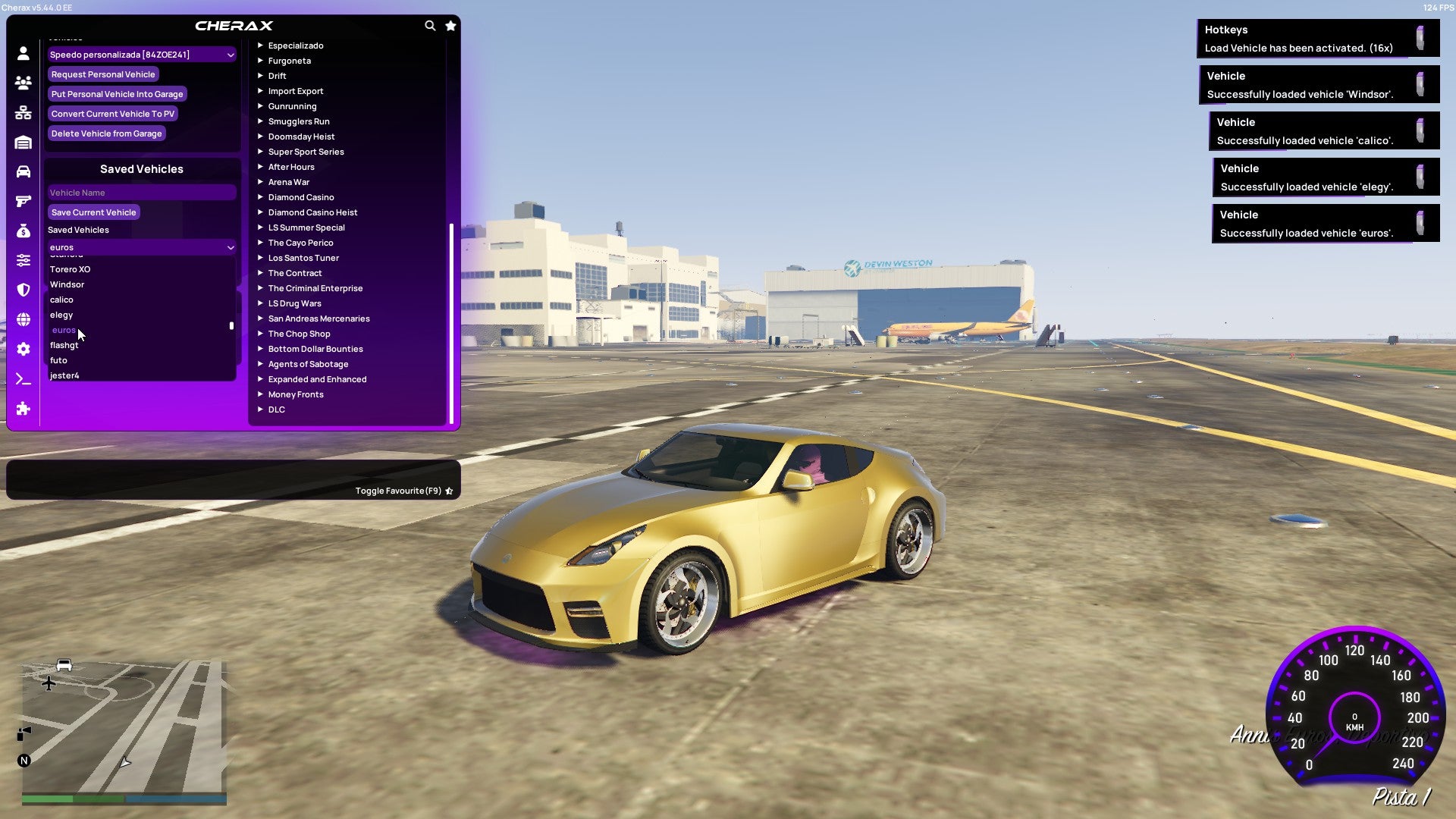Viewport: 1456px width, 819px height.
Task: Select the Online Players icon
Action: pos(23,83)
